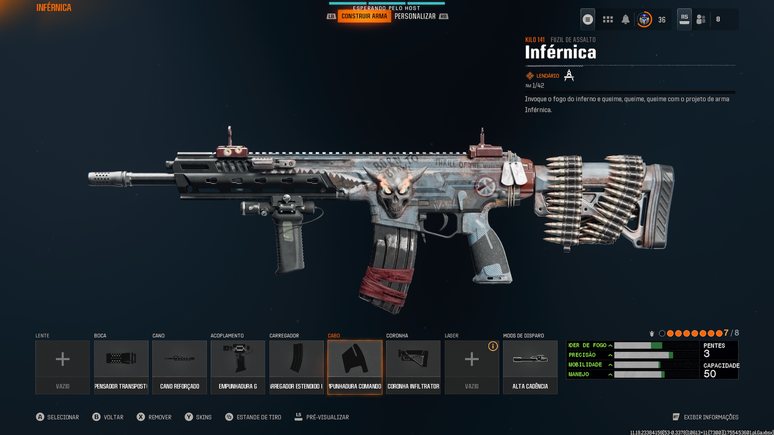Go back with the Voltar option
Screen dimensions: 774x435
coord(108,417)
